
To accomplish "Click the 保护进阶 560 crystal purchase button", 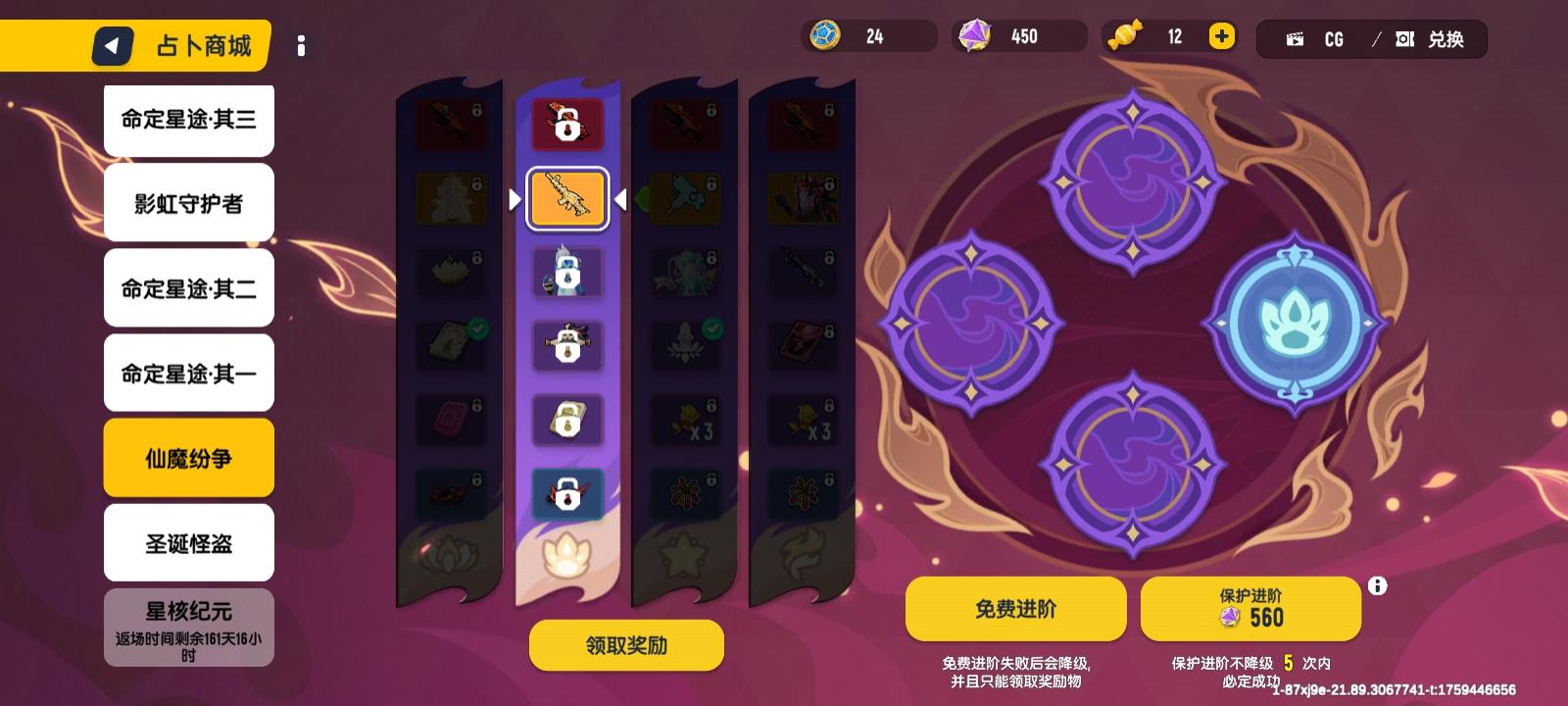I will click(x=1251, y=609).
